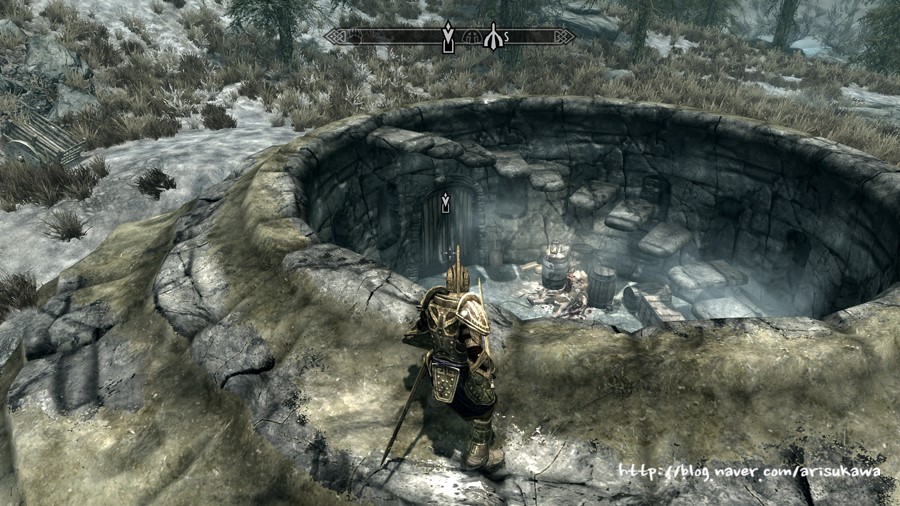Screen dimensions: 900x506
Task: Click the quest arrow marker on the compass
Action: (x=449, y=37)
